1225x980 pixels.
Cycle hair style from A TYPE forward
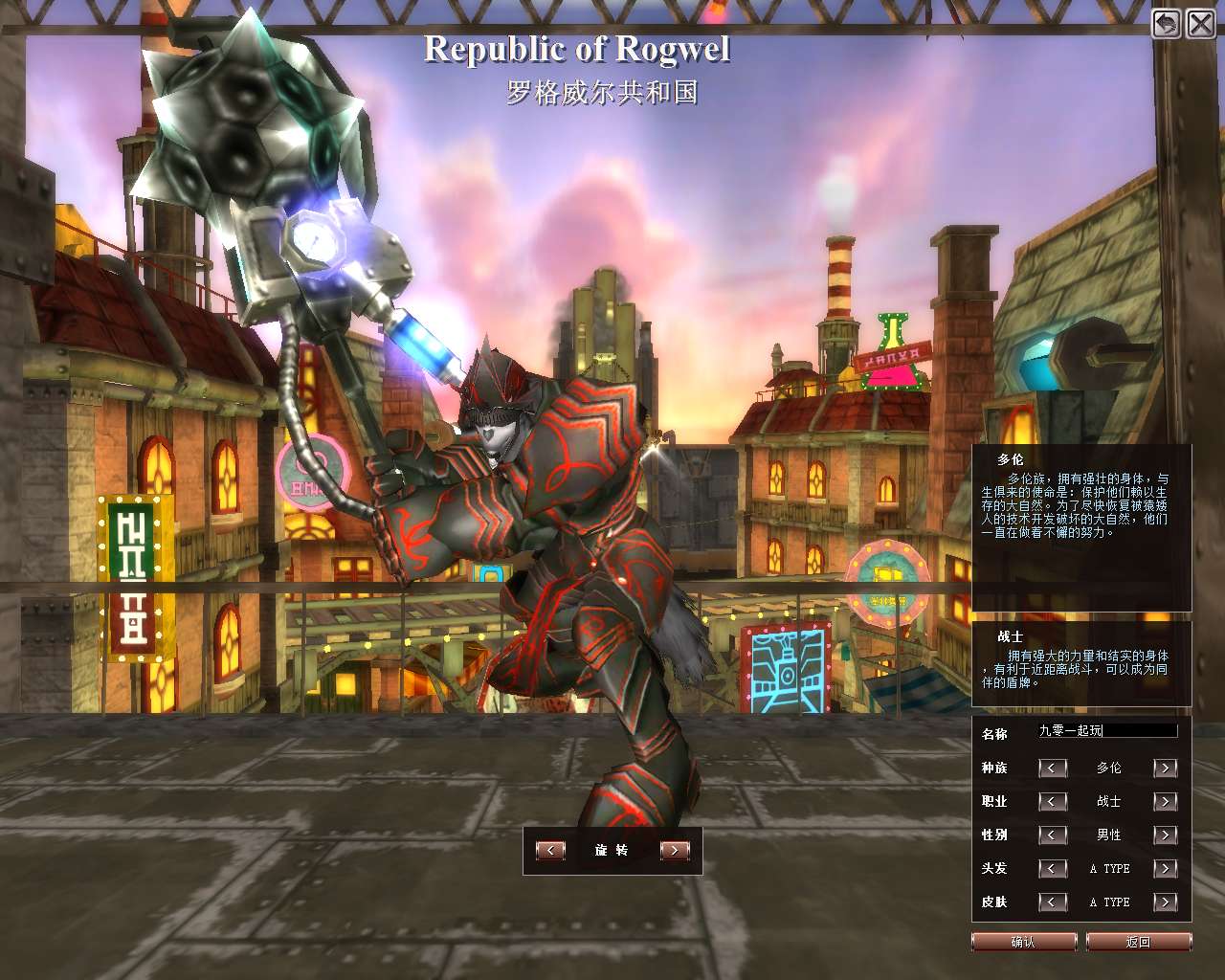click(x=1166, y=869)
